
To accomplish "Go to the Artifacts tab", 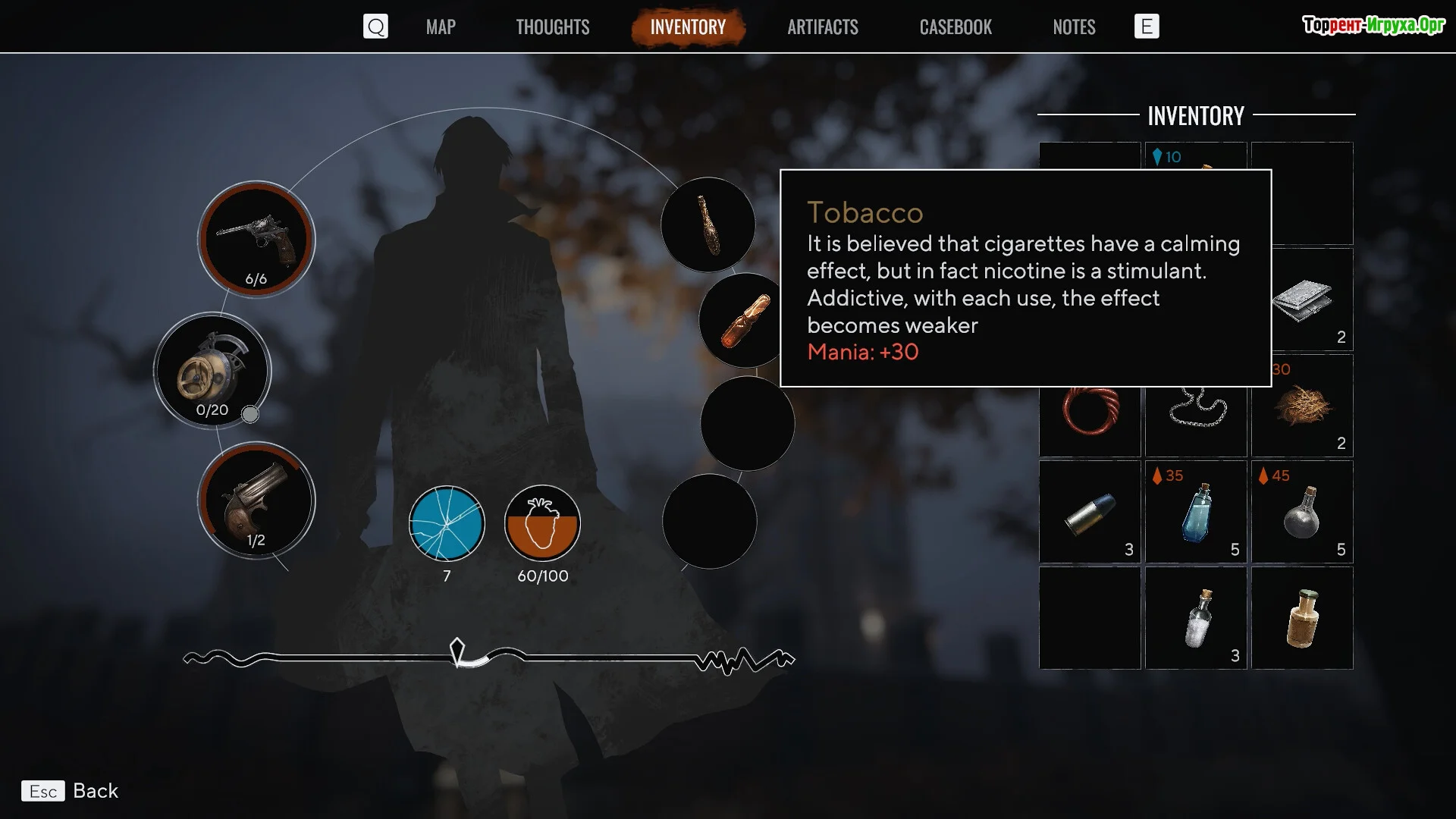I will [822, 27].
